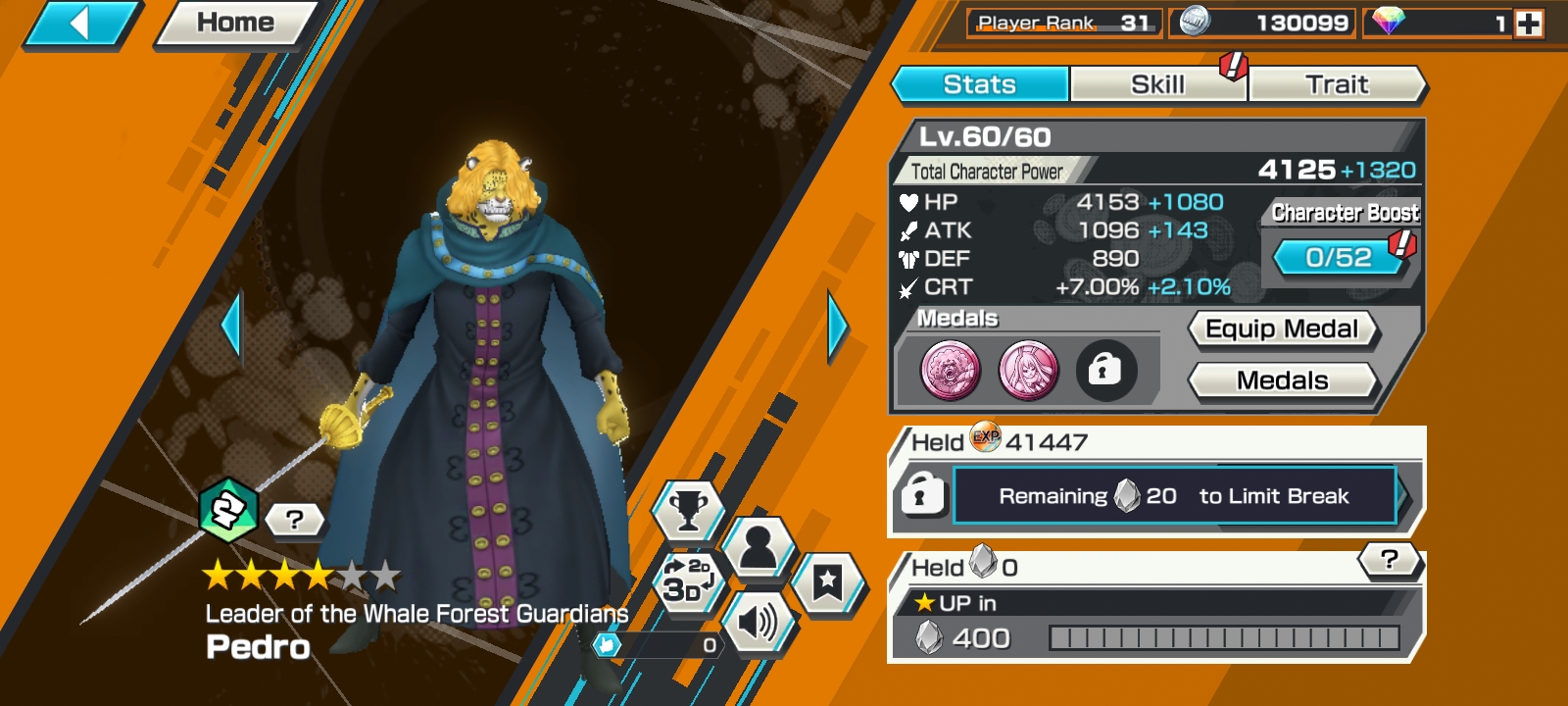The width and height of the screenshot is (1568, 706).
Task: Show the next character
Action: pos(837,326)
